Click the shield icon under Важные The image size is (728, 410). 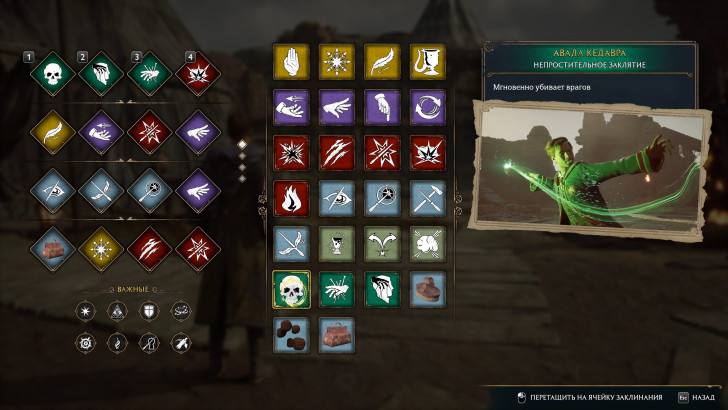pyautogui.click(x=150, y=312)
